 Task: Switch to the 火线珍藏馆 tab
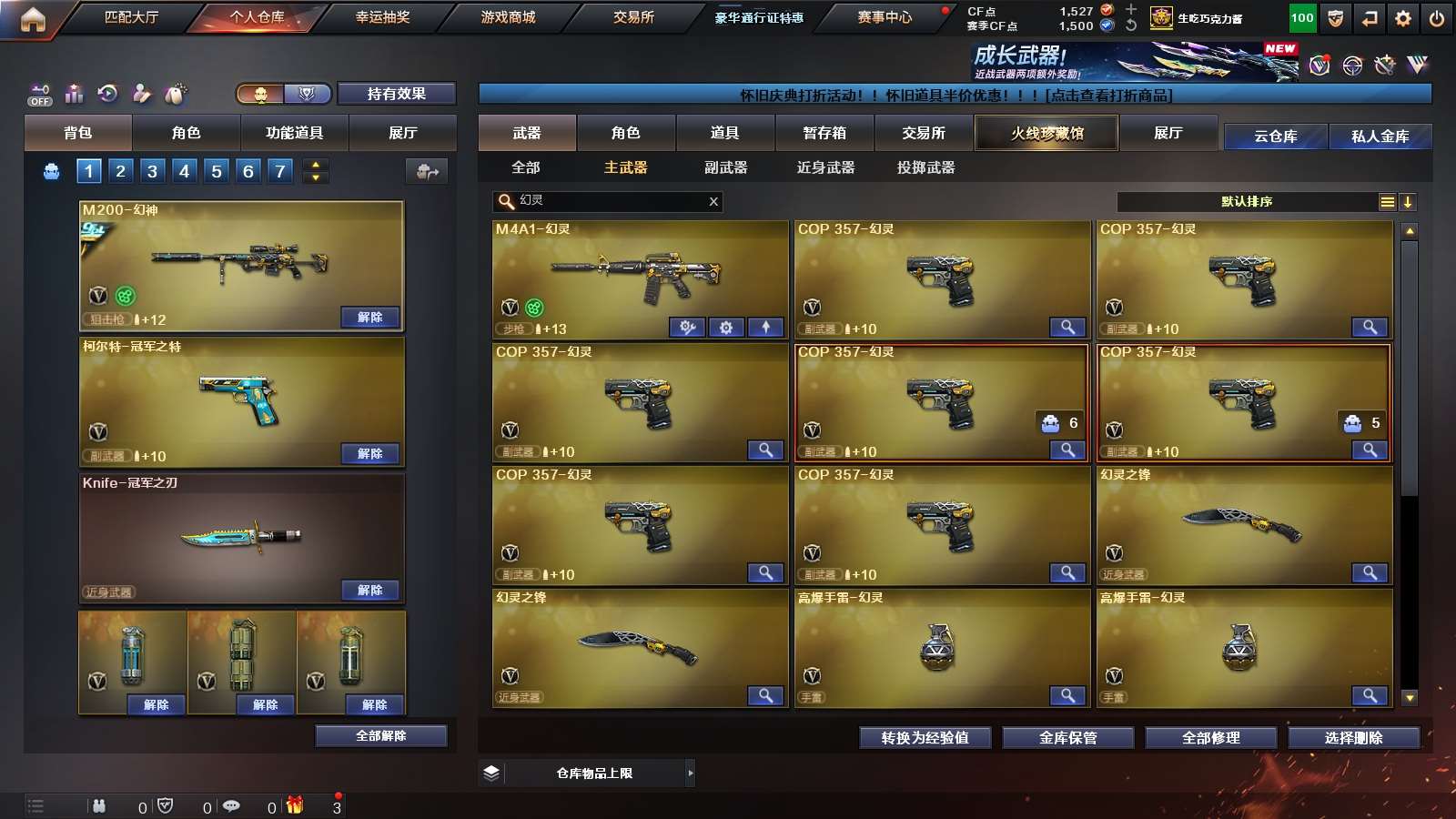pos(1046,134)
